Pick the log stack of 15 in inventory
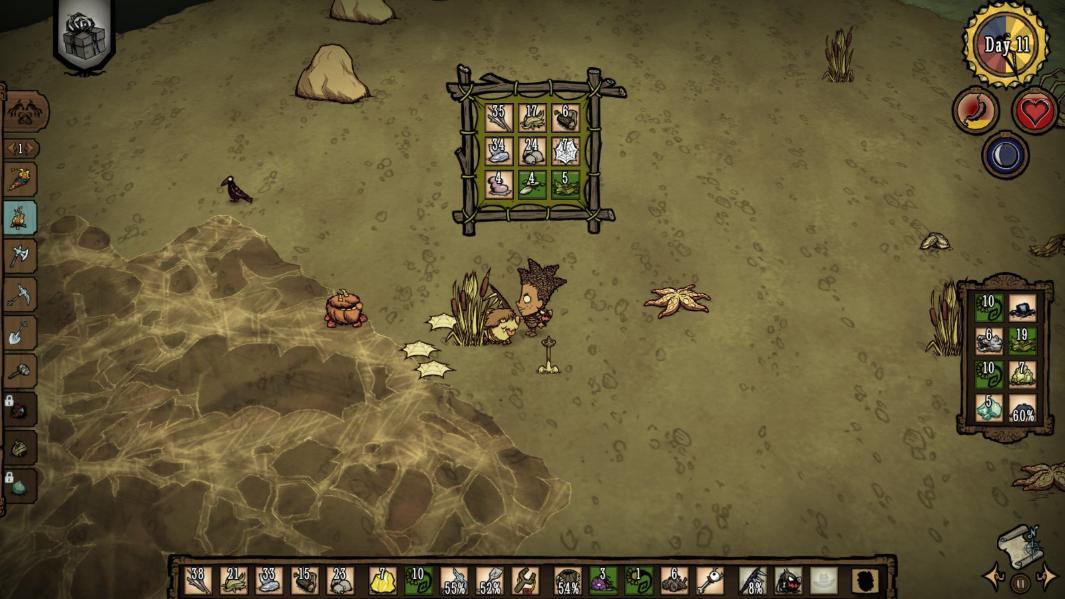This screenshot has width=1065, height=599. 306,579
